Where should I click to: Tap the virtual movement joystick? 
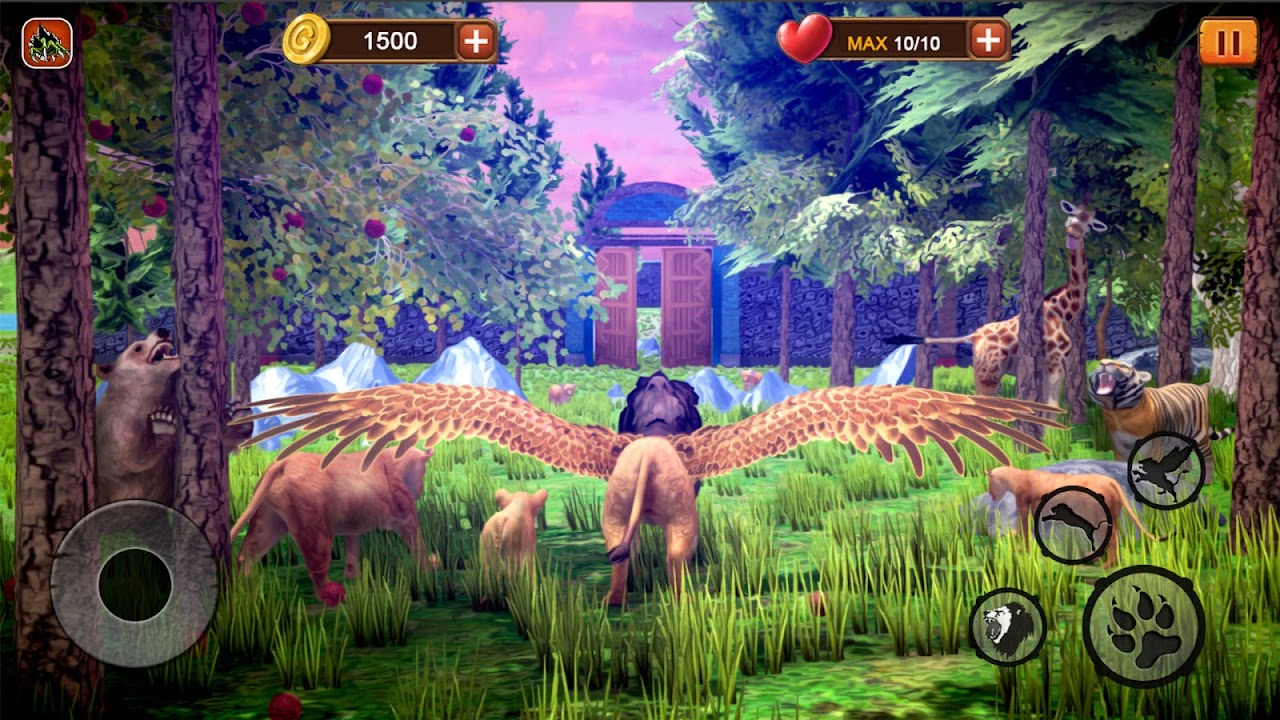pos(134,584)
